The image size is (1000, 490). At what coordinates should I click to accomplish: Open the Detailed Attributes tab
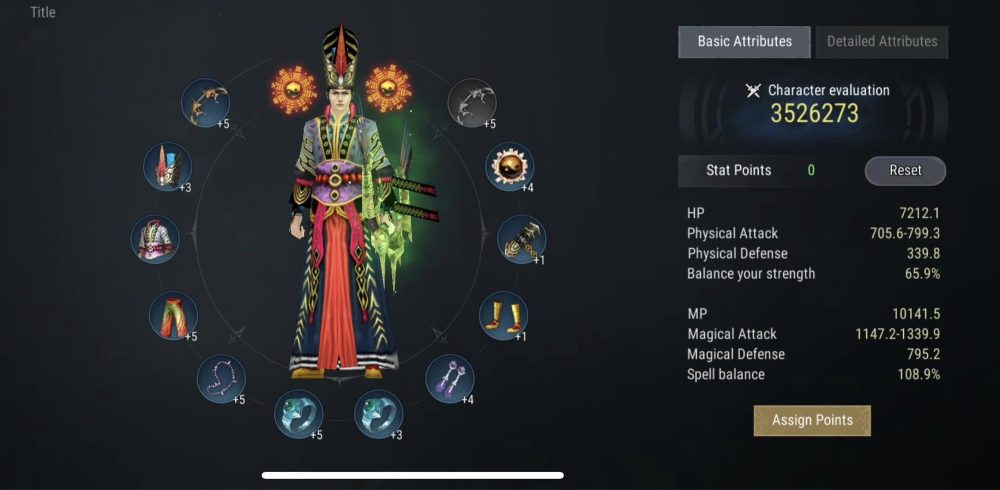pos(881,42)
